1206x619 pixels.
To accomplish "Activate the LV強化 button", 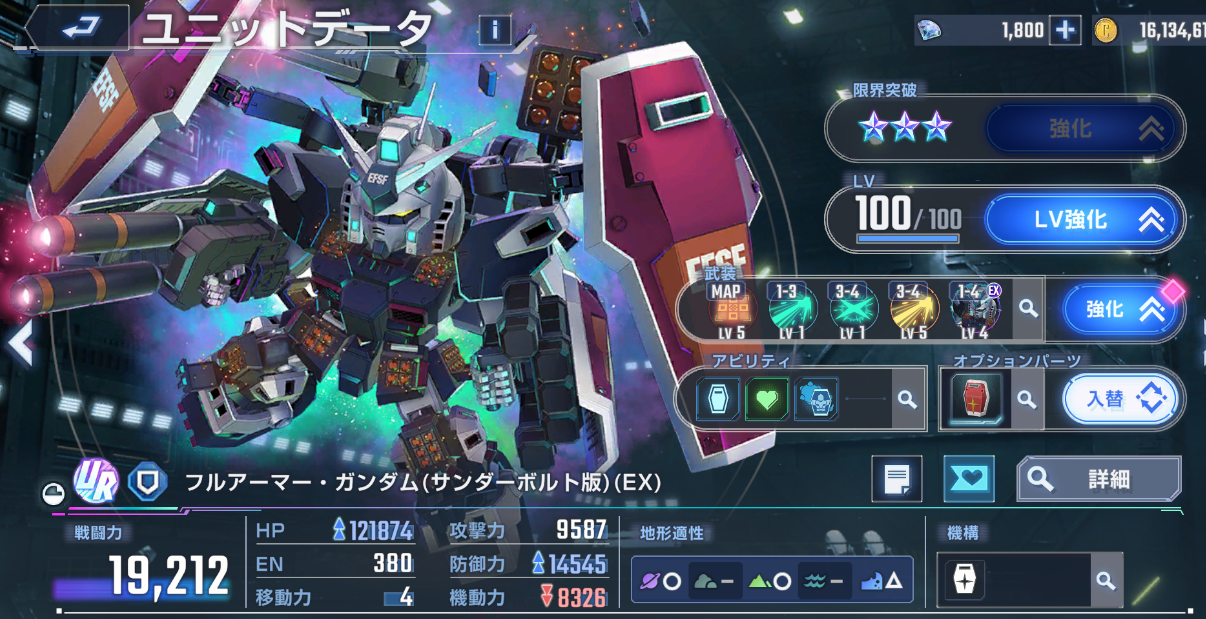I will [x=1084, y=219].
